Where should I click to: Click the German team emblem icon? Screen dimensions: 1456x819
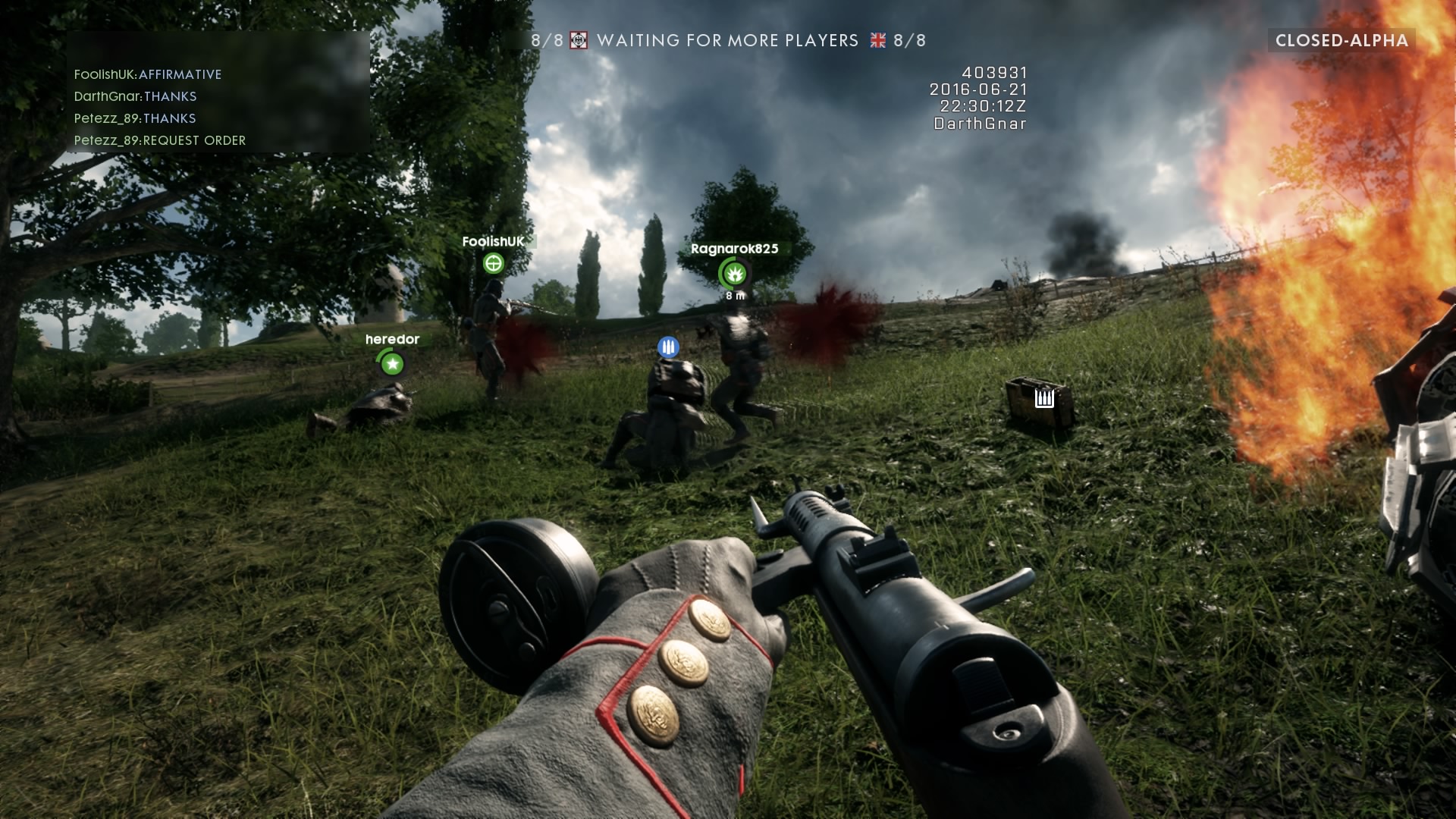(579, 41)
